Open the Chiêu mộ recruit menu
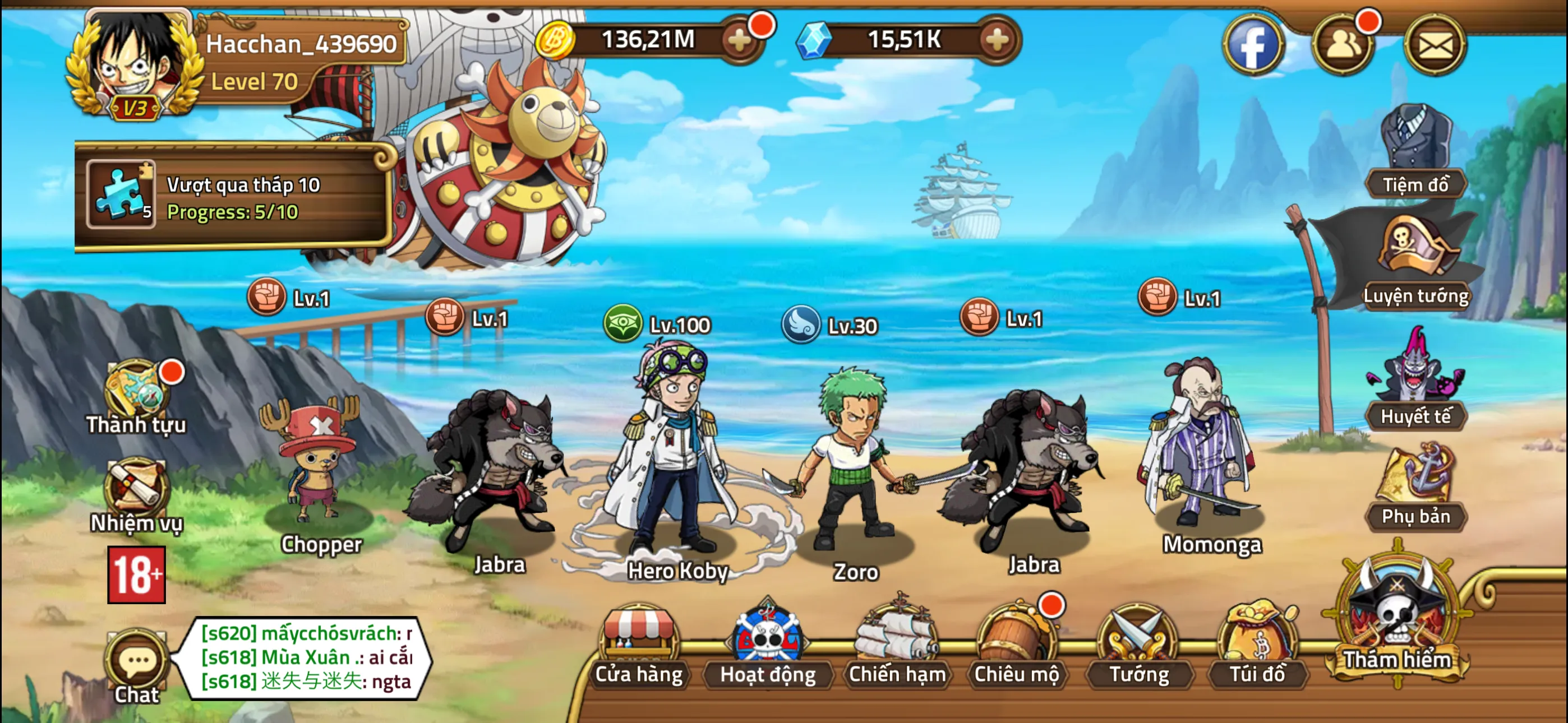This screenshot has width=1568, height=723. coord(1016,645)
